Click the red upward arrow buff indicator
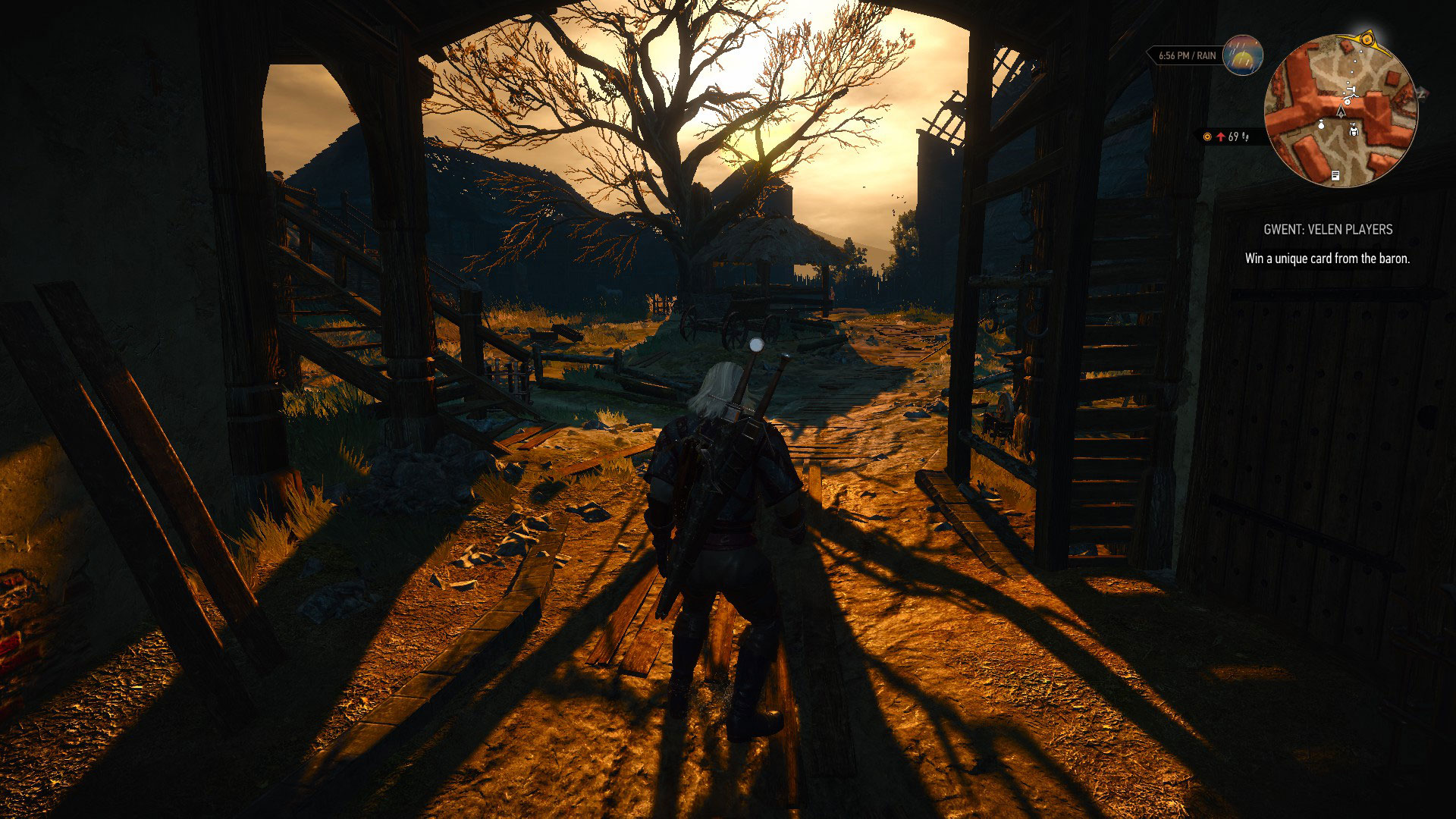1456x819 pixels. [1222, 137]
